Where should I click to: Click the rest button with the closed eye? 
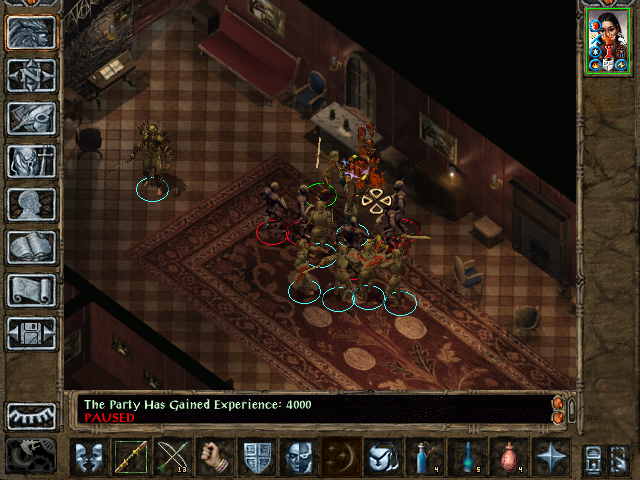tap(31, 415)
